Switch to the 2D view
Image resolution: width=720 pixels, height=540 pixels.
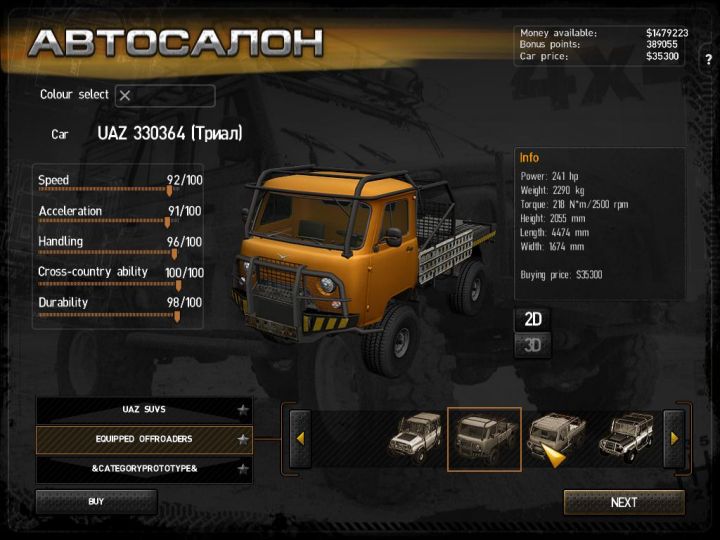[533, 319]
